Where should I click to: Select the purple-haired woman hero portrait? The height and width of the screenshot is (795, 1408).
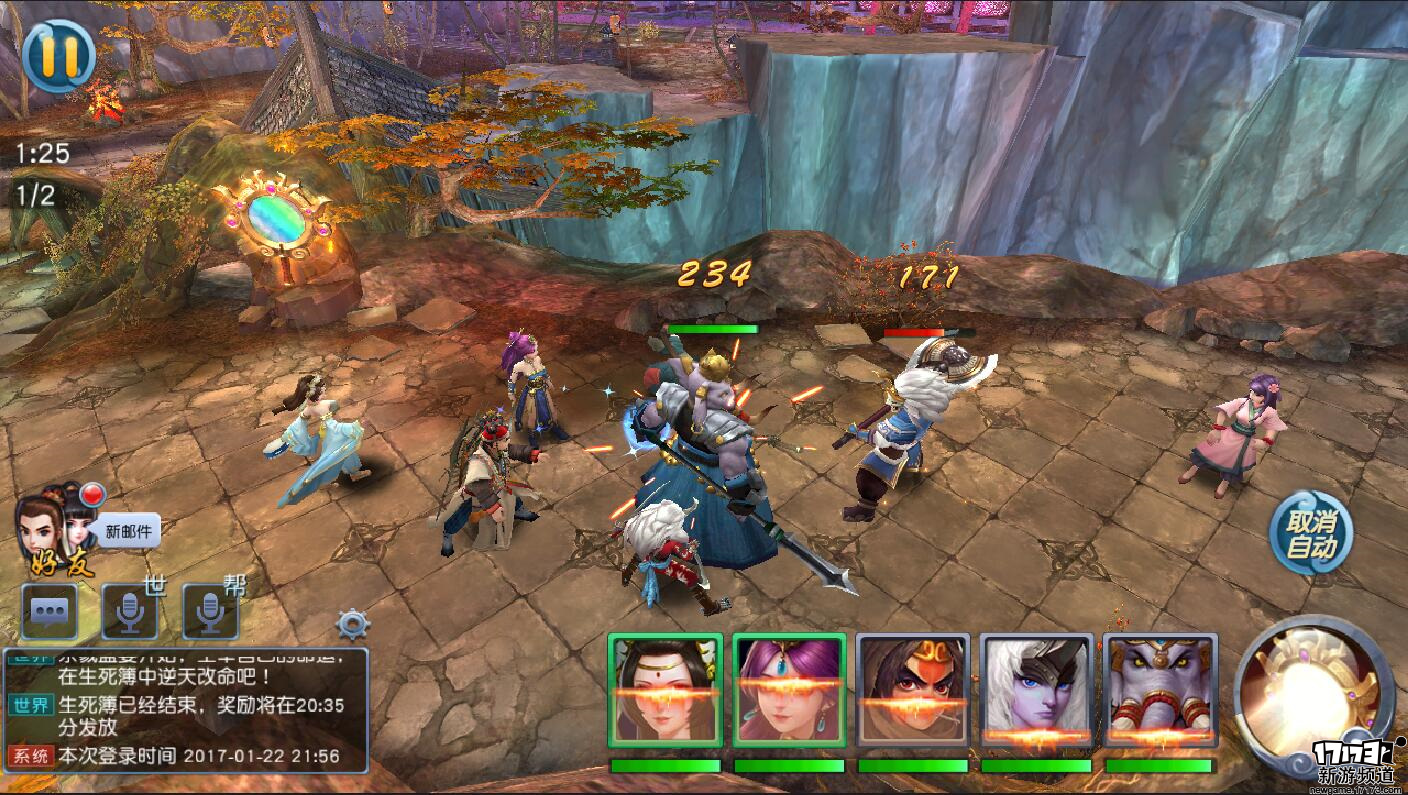click(789, 690)
